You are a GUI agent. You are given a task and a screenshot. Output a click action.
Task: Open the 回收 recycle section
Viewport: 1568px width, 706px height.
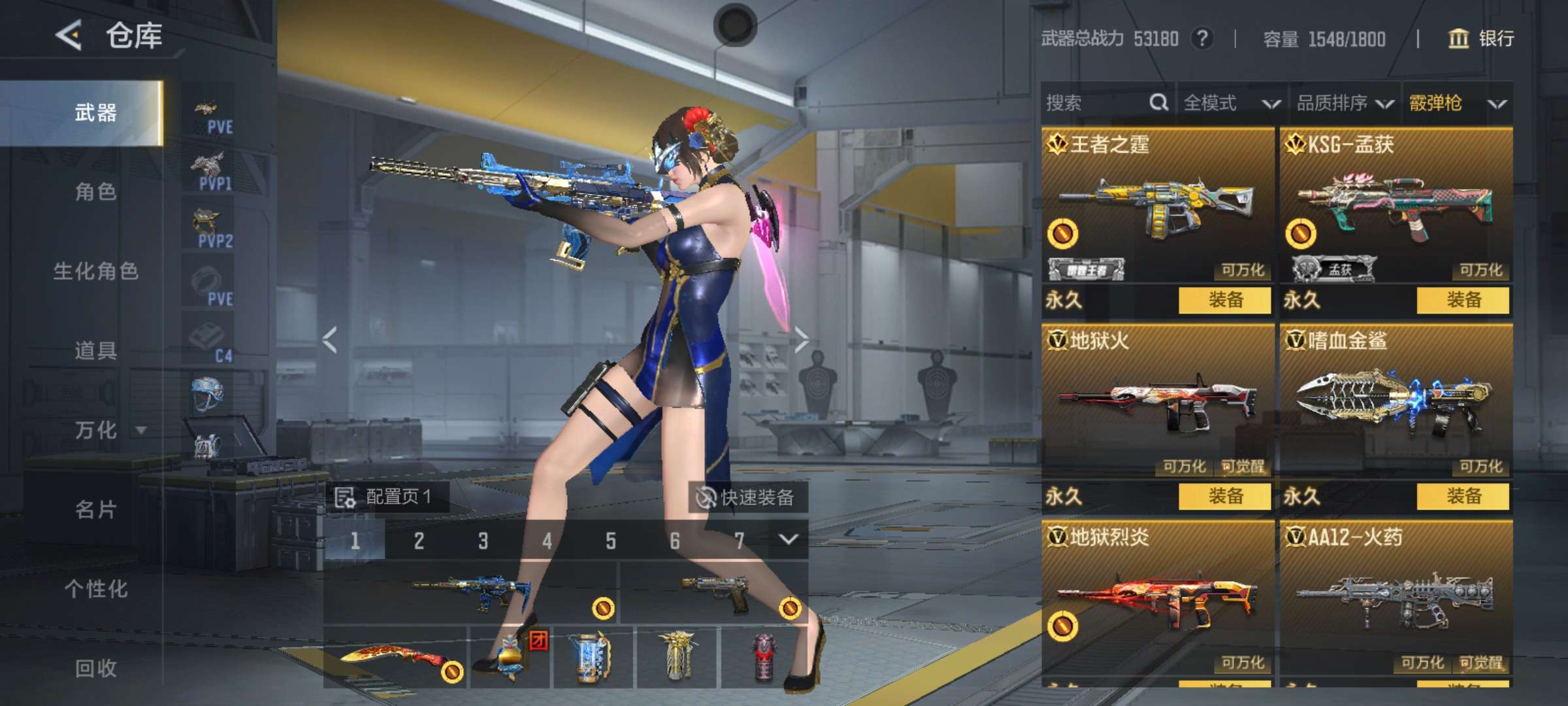point(95,668)
